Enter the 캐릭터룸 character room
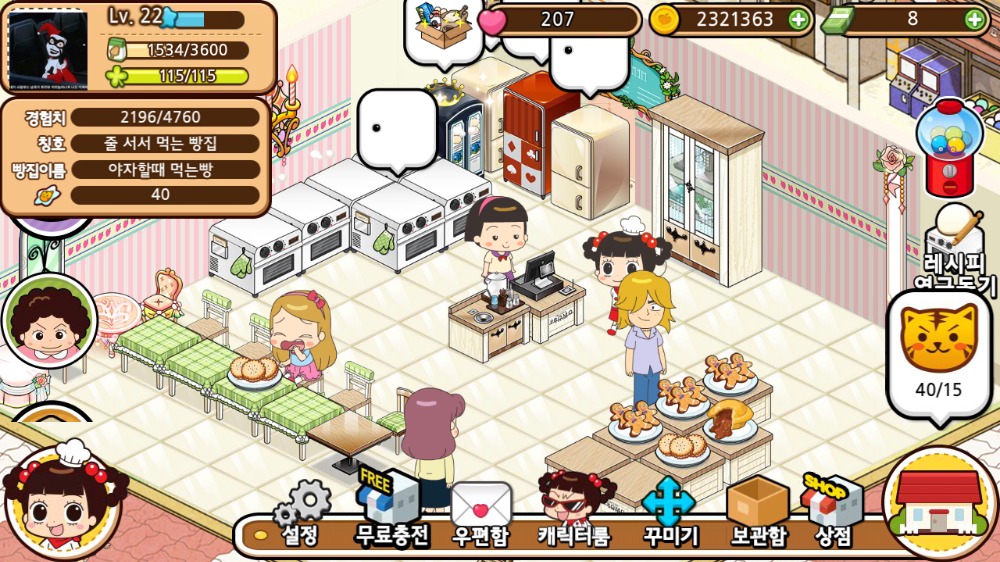The width and height of the screenshot is (1000, 562). pos(574,512)
